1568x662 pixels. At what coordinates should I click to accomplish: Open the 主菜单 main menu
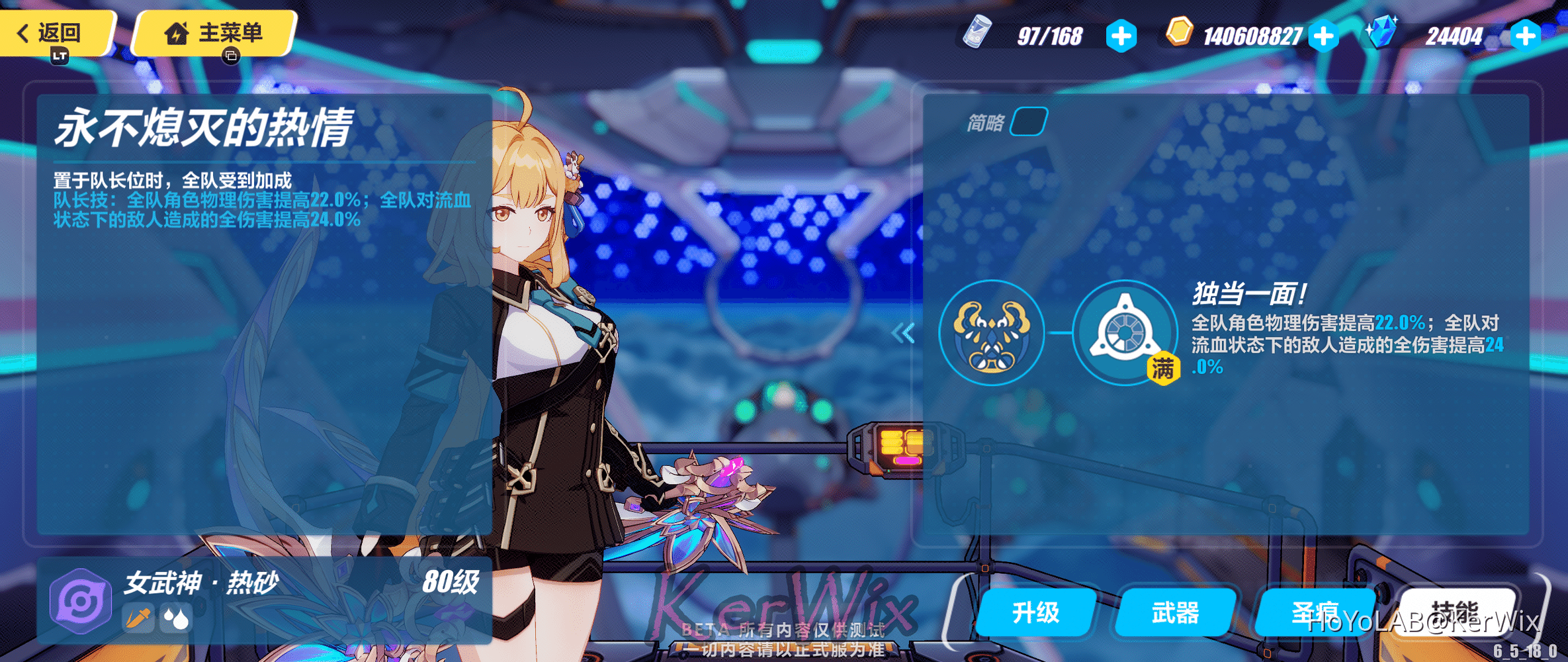point(214,32)
